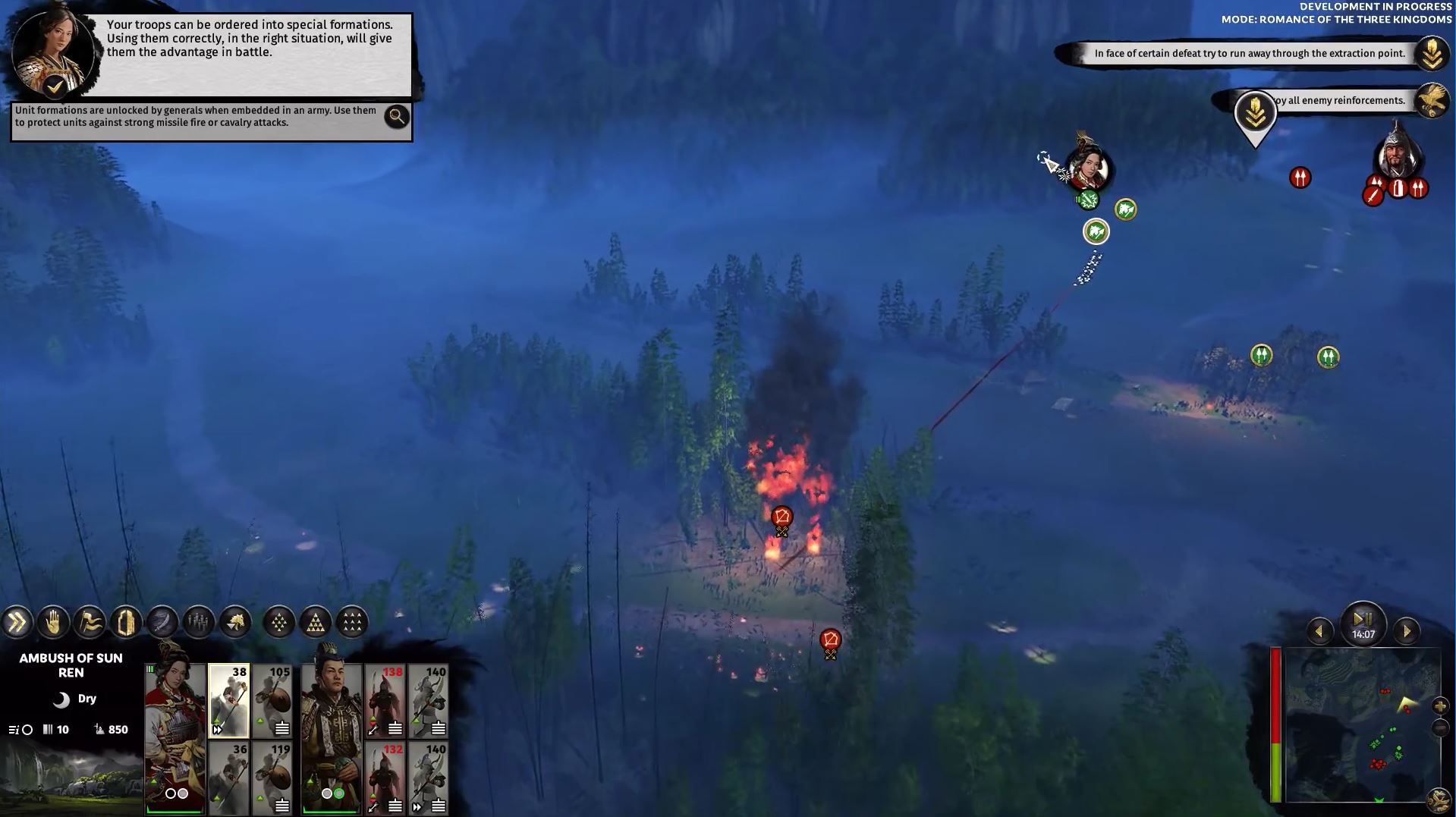Image resolution: width=1456 pixels, height=817 pixels.
Task: Click the waving flag command button
Action: click(x=90, y=623)
